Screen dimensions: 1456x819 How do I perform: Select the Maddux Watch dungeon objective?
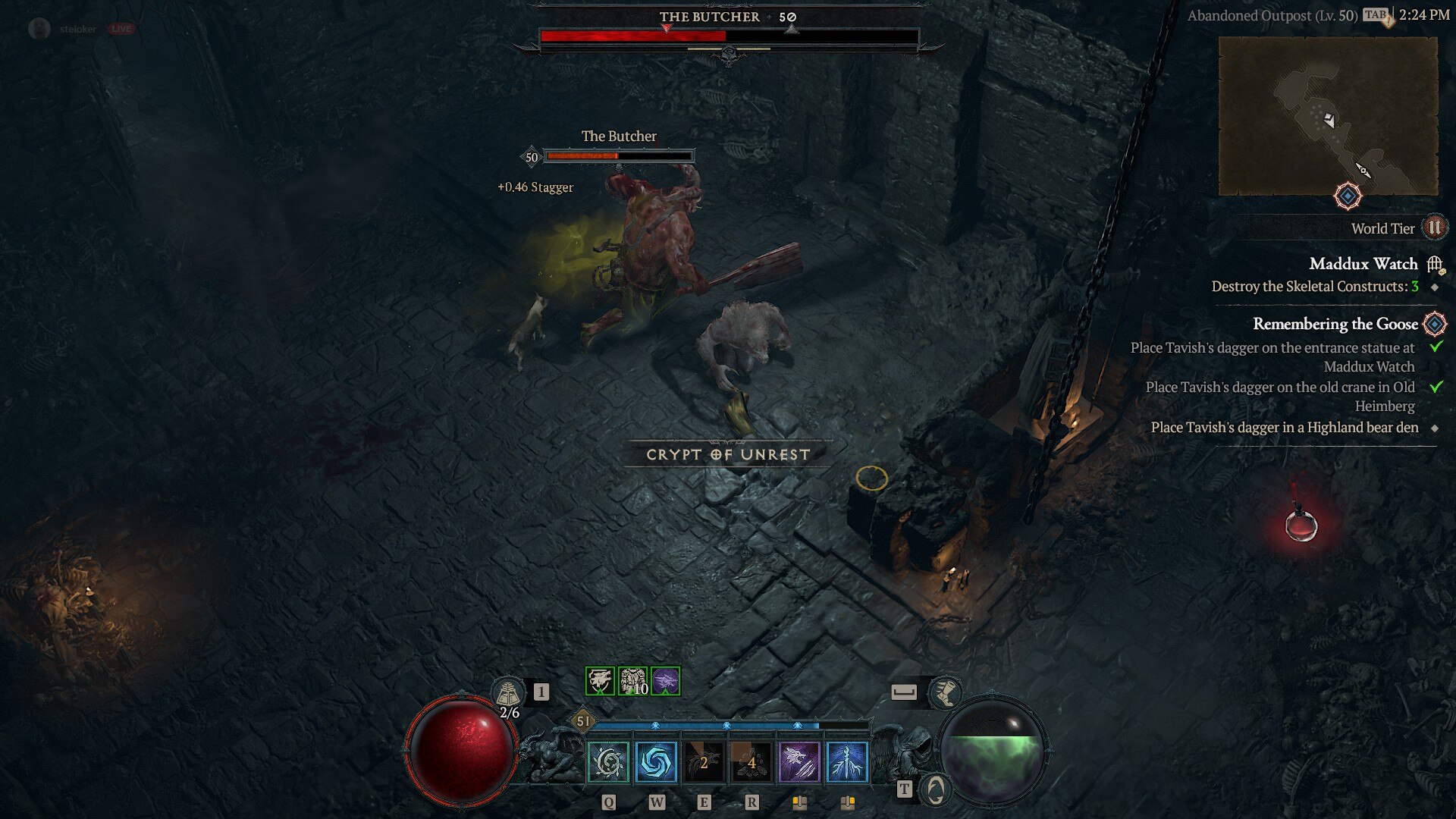pos(1363,264)
